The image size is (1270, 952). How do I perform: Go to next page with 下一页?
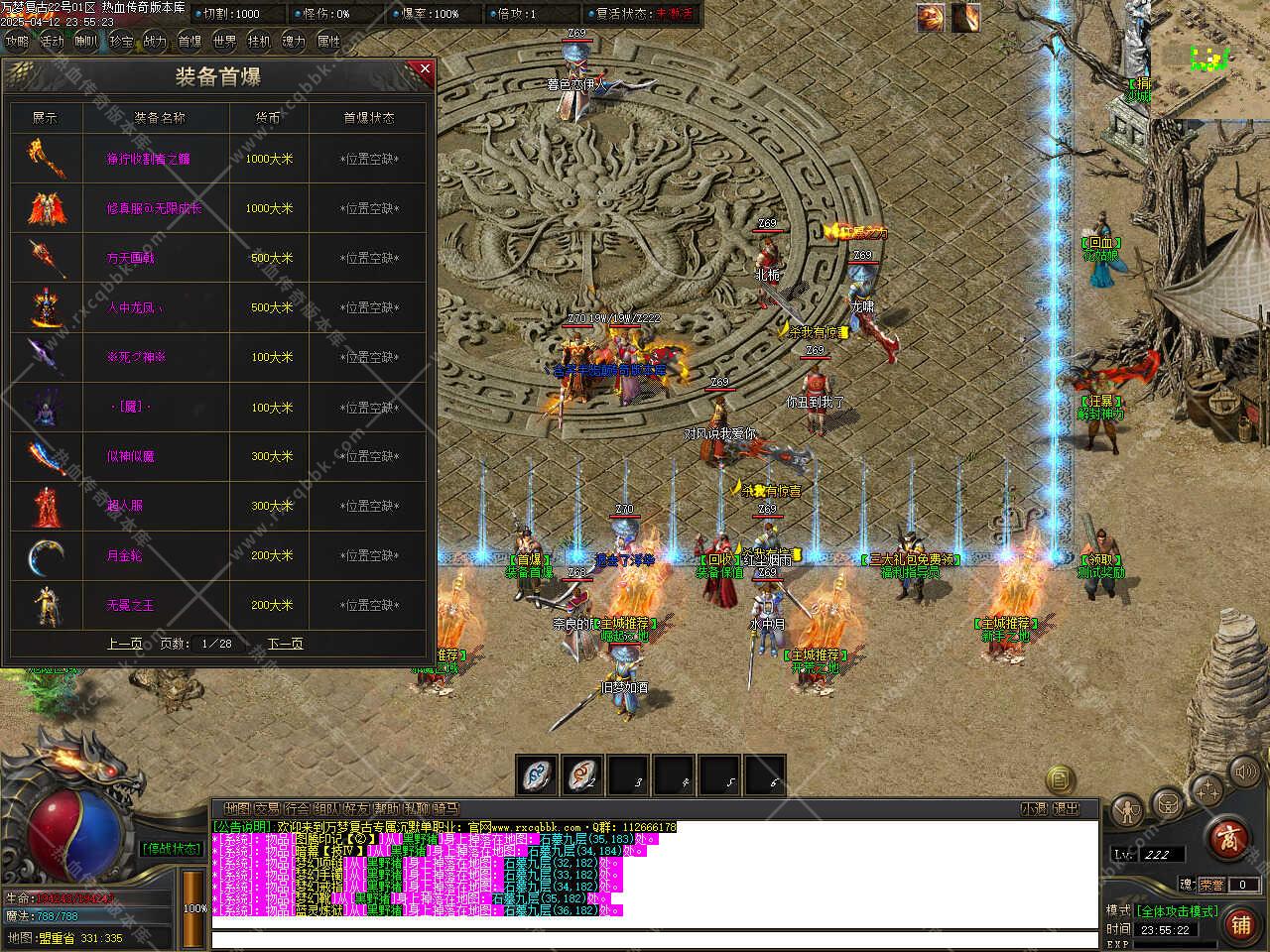[285, 644]
